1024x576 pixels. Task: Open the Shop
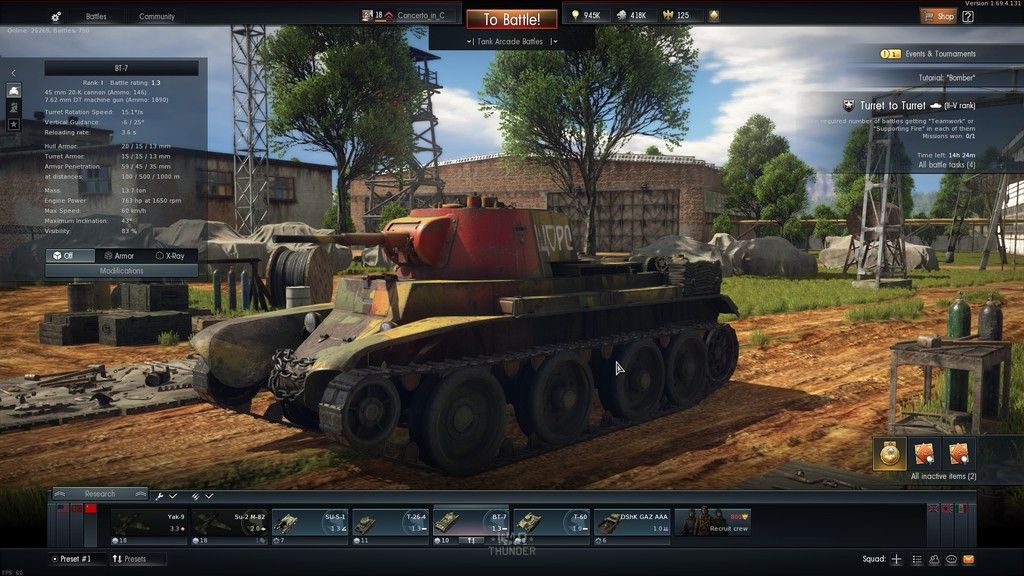[939, 16]
